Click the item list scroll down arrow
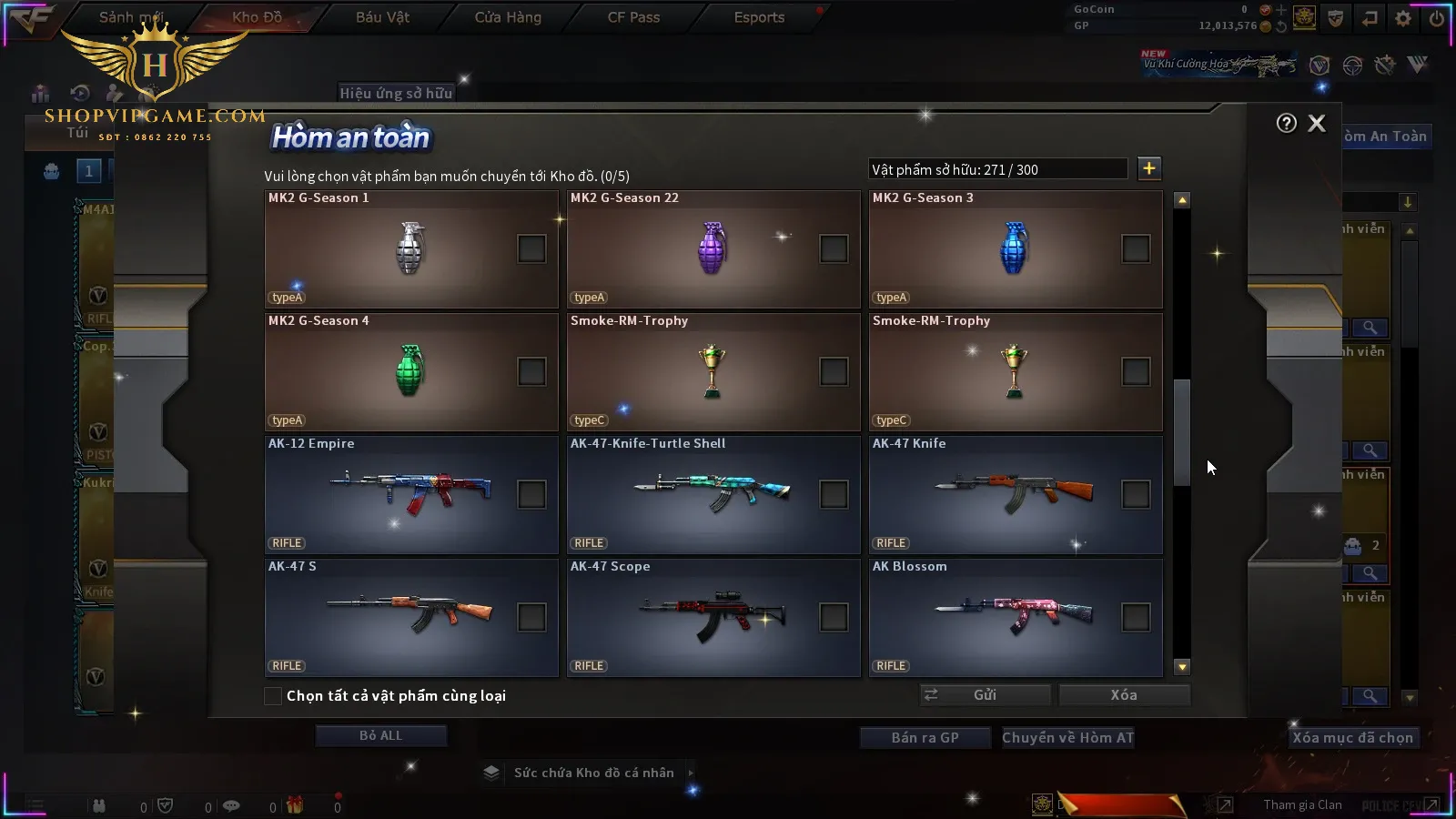This screenshot has width=1456, height=819. coord(1182,667)
